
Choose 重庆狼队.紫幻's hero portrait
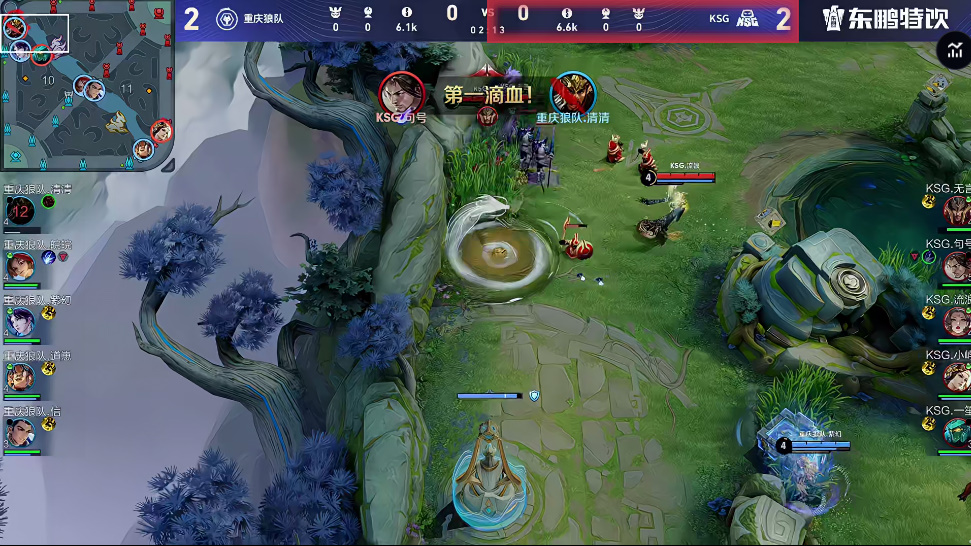point(19,321)
